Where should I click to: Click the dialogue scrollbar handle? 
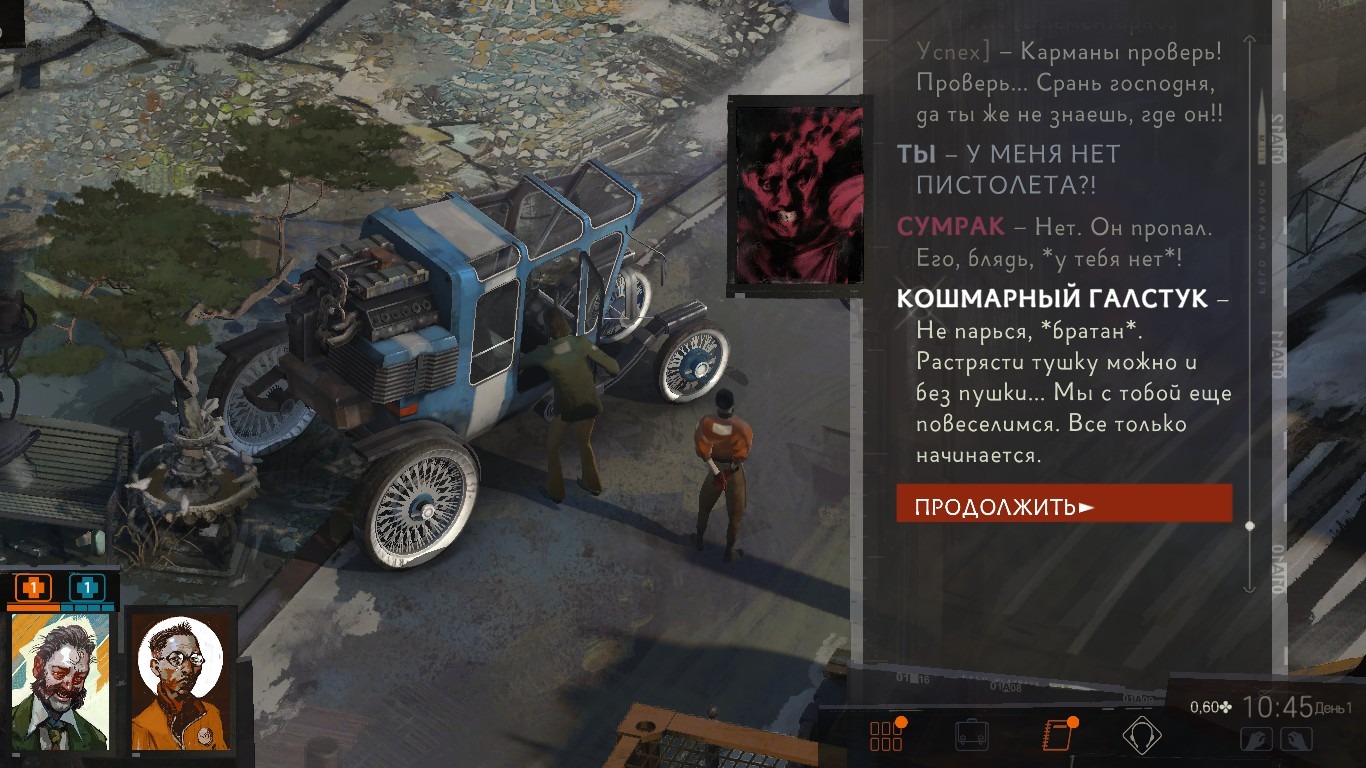click(x=1249, y=525)
